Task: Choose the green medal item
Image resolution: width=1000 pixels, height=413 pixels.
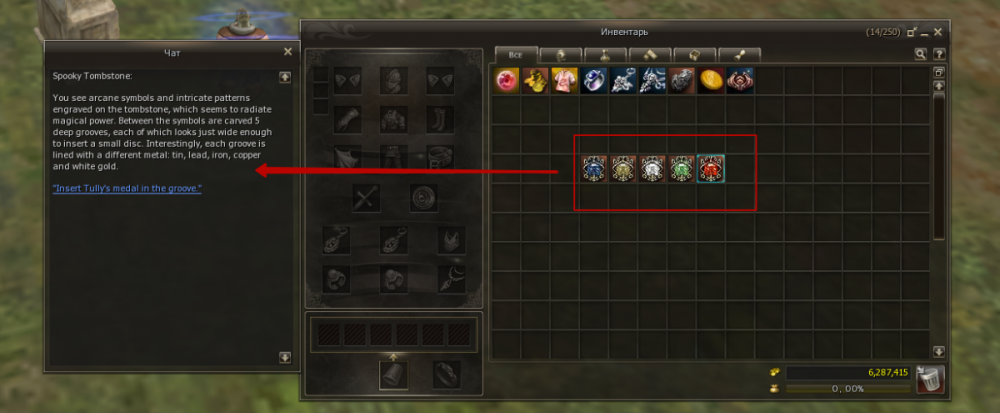Action: (683, 169)
